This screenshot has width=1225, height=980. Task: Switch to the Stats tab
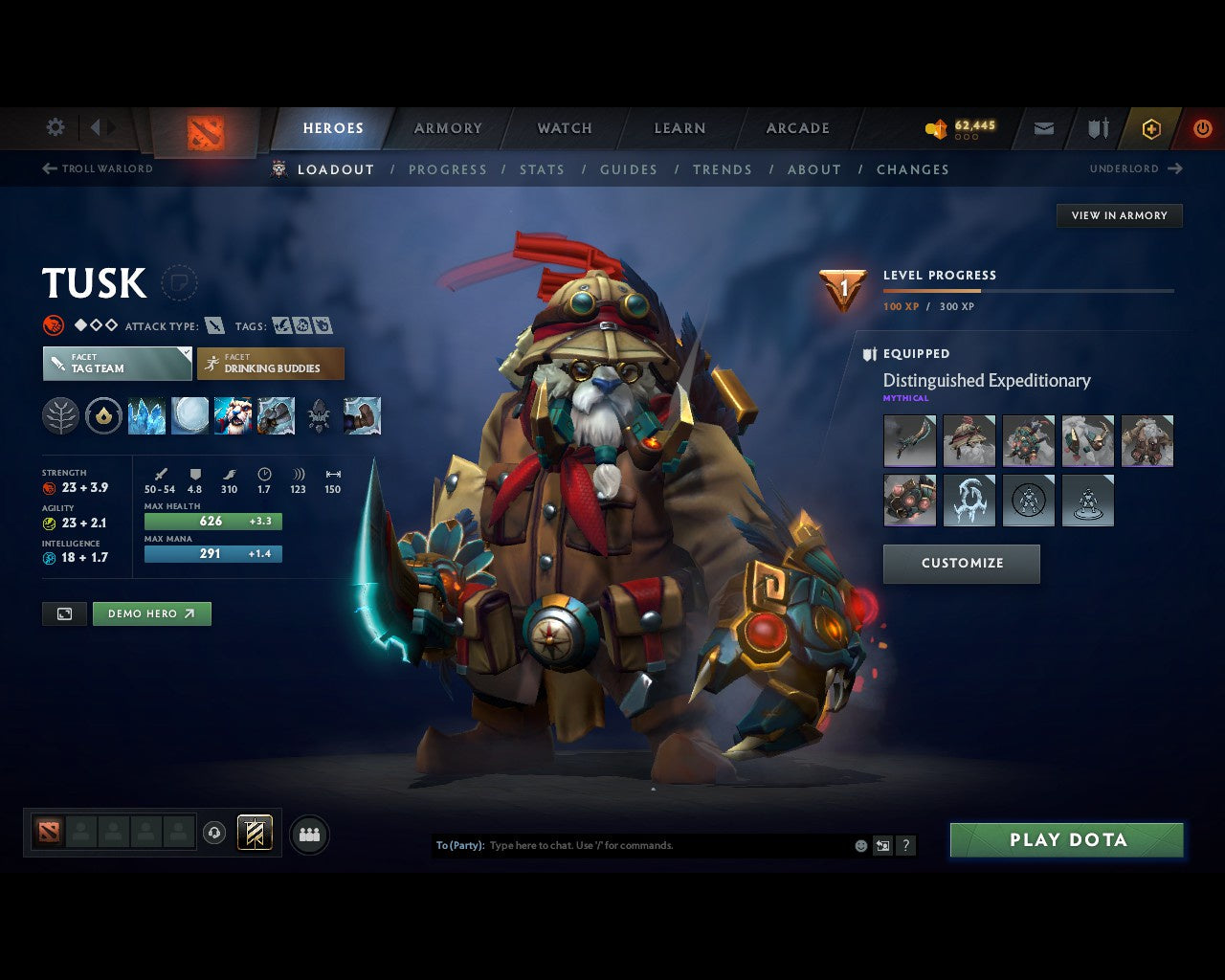pos(542,169)
